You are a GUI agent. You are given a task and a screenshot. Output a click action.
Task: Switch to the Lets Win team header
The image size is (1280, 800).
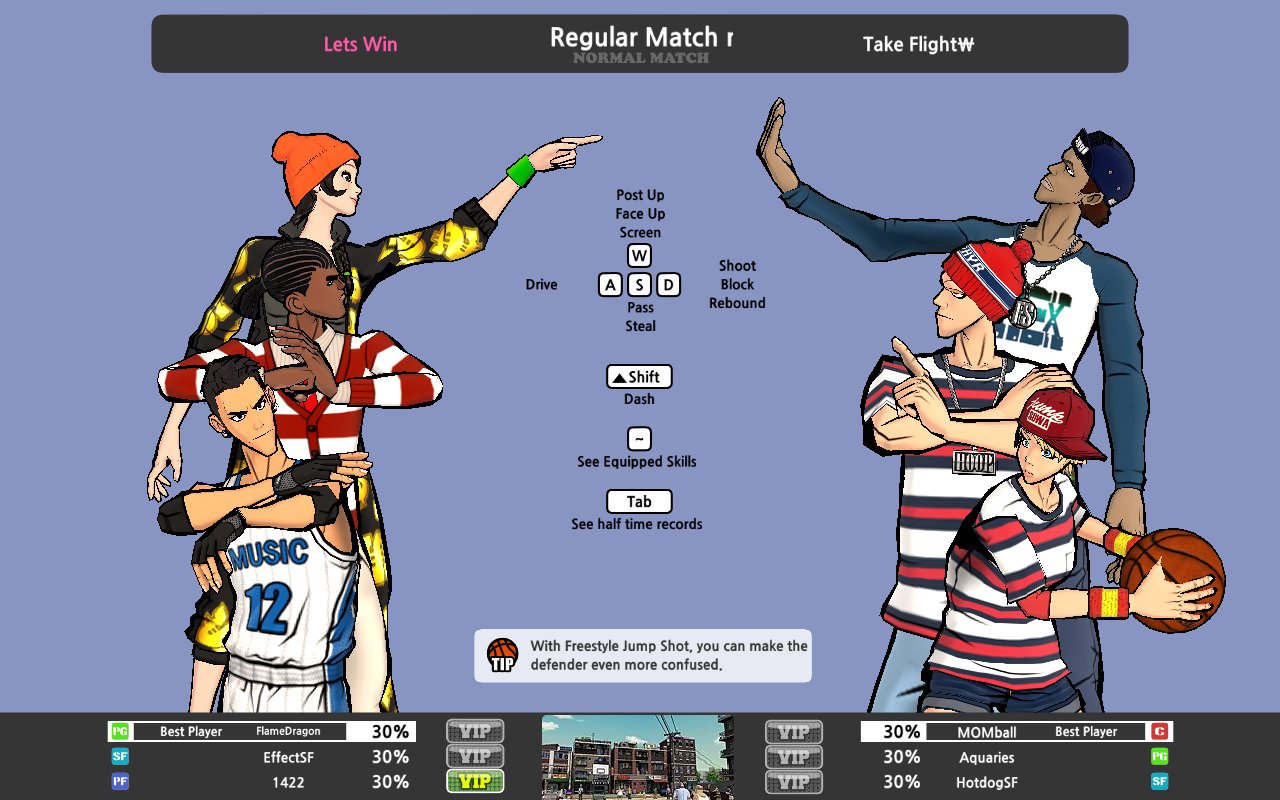click(360, 44)
